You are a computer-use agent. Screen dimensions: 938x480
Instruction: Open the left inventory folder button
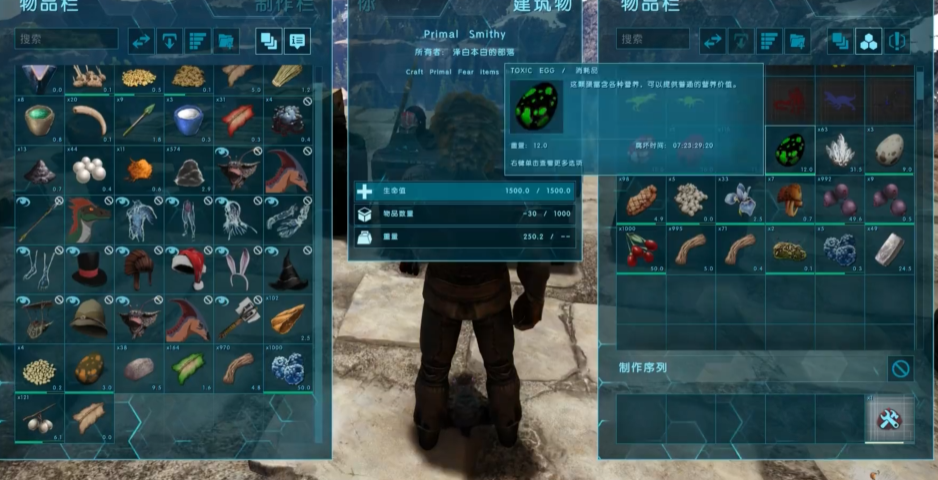pos(226,41)
